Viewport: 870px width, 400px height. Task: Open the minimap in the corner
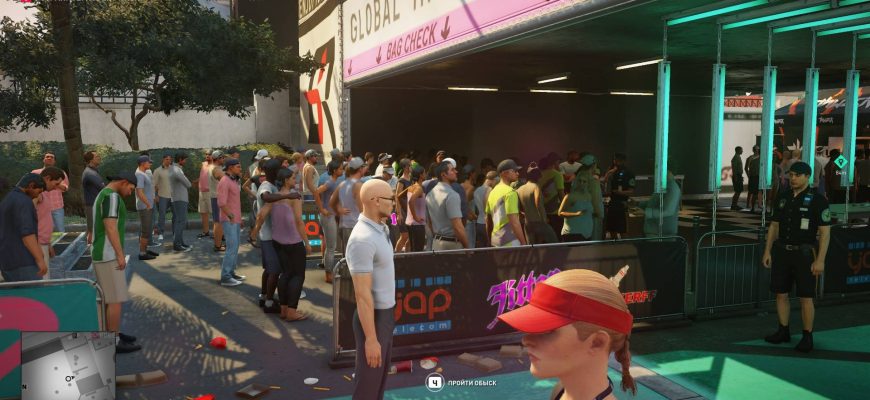[x=67, y=366]
